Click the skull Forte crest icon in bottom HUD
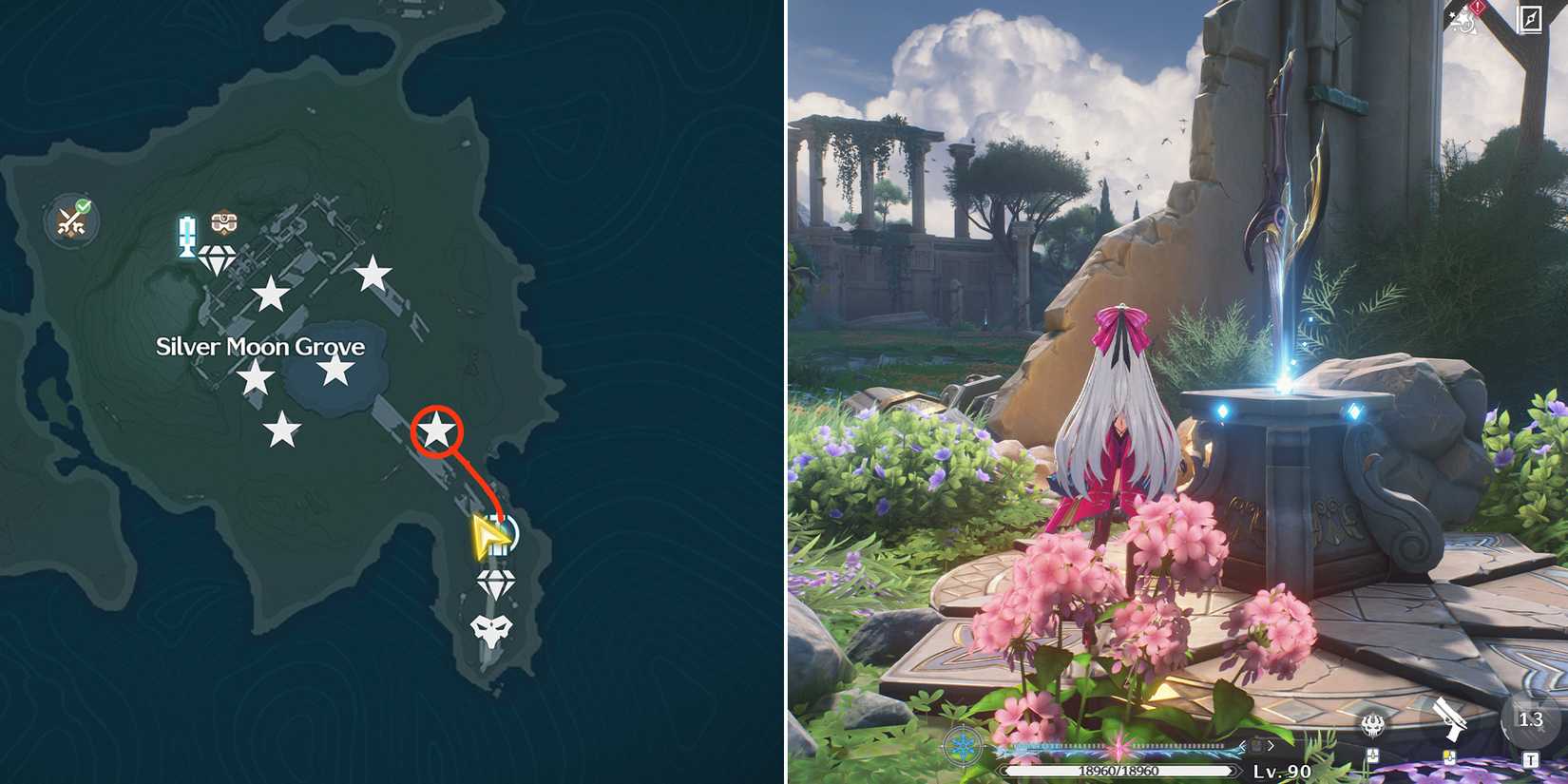This screenshot has width=1568, height=784. (1373, 725)
